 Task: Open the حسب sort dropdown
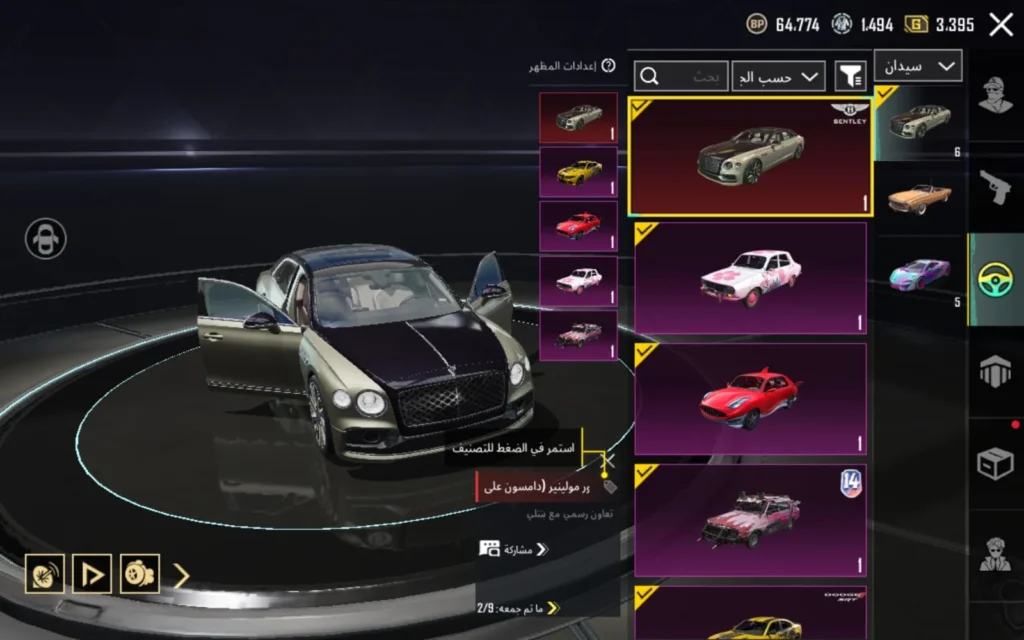tap(779, 76)
